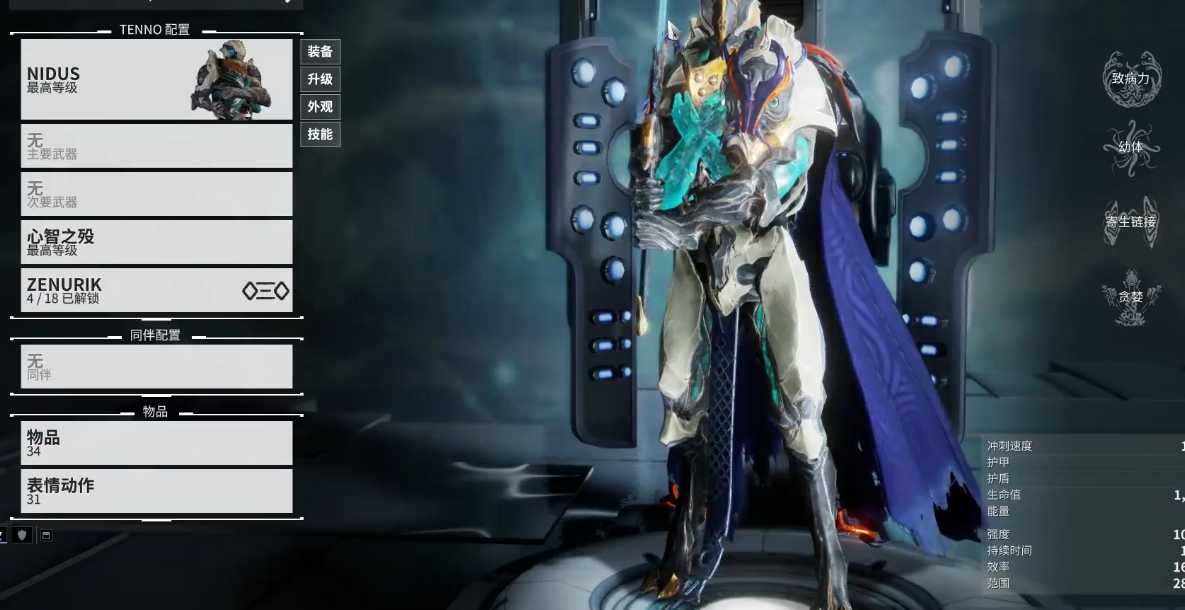Open the 表情动作 emotes row

156,491
